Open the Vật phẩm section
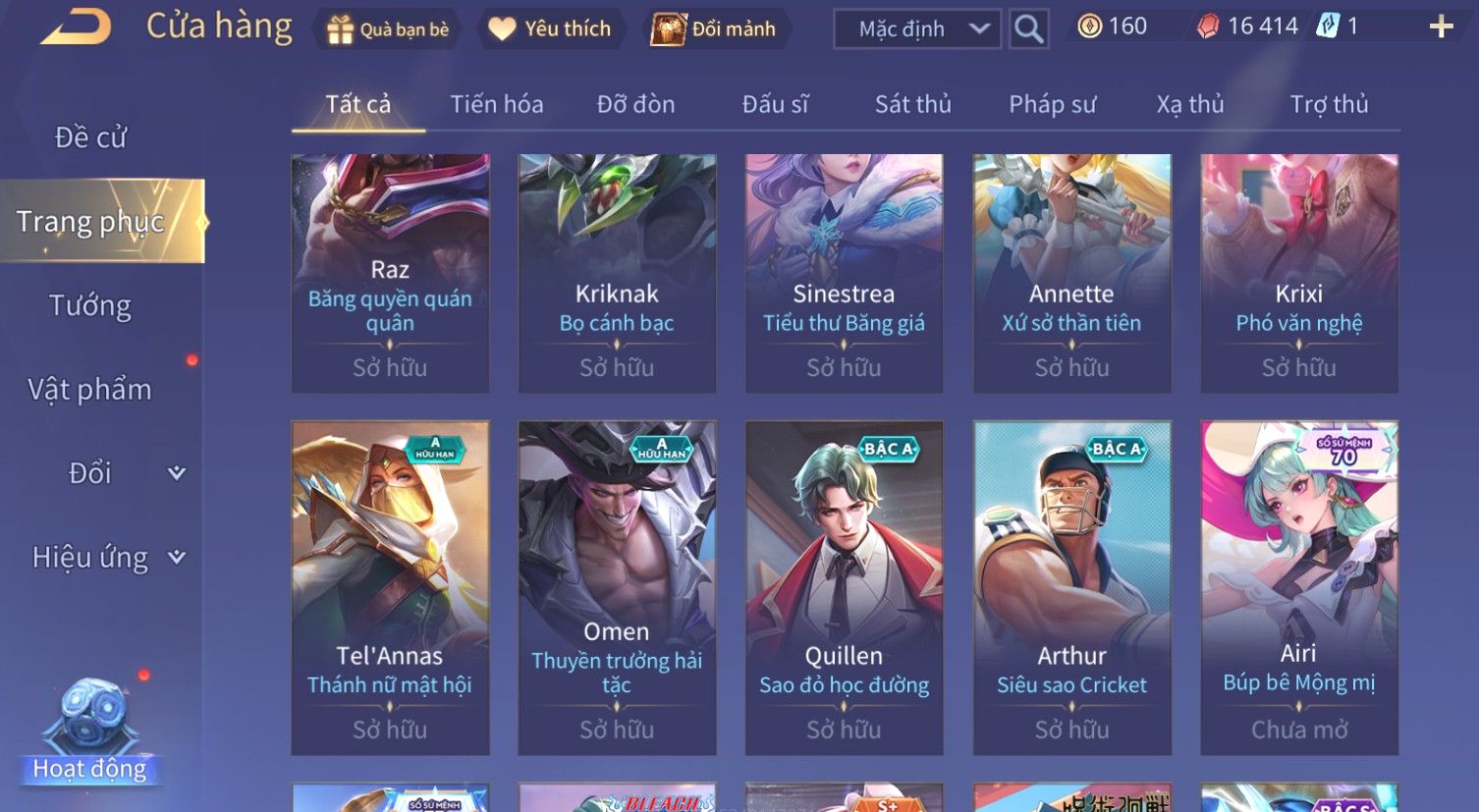 click(90, 390)
